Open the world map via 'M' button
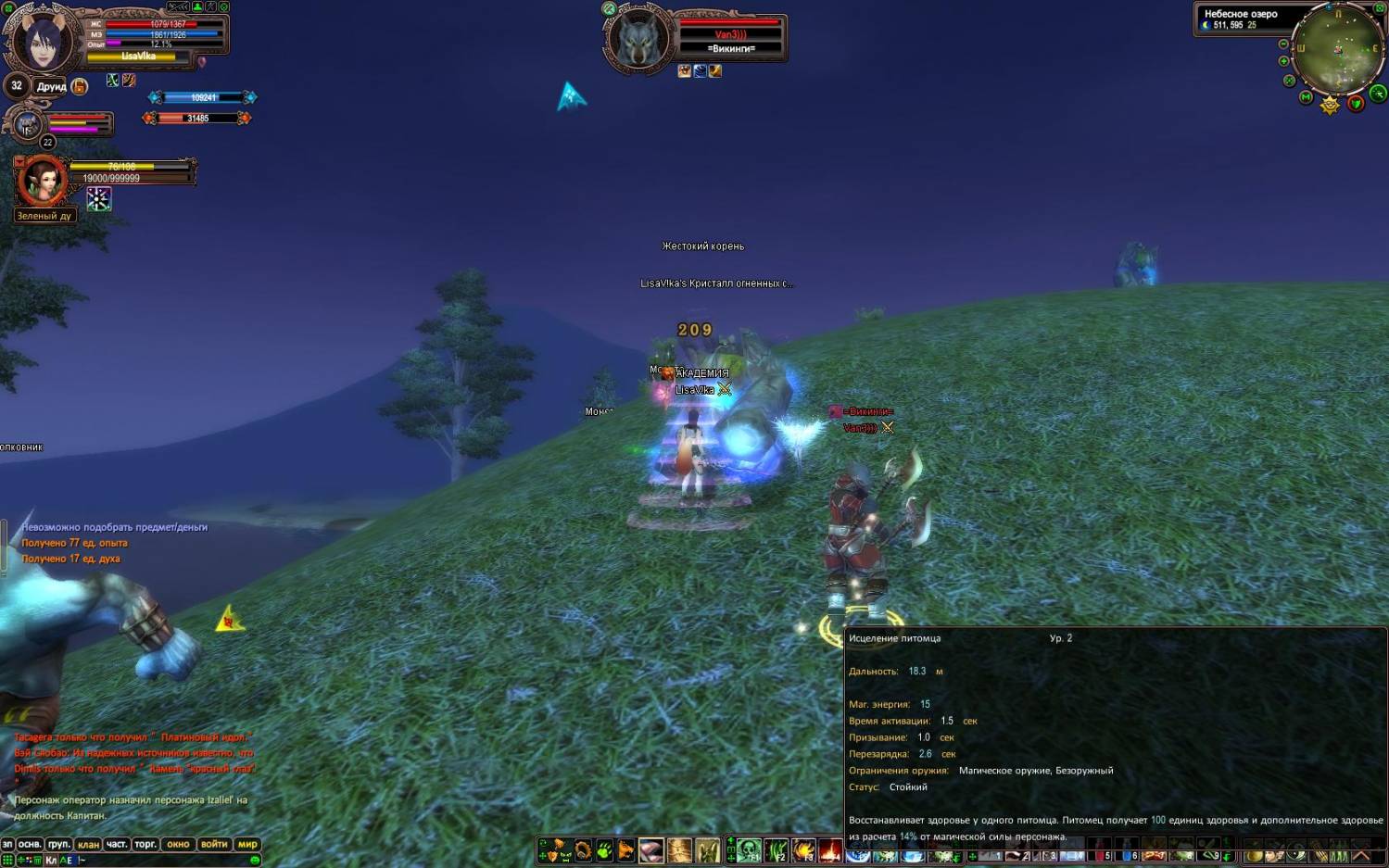The width and height of the screenshot is (1389, 868). pos(1306,96)
